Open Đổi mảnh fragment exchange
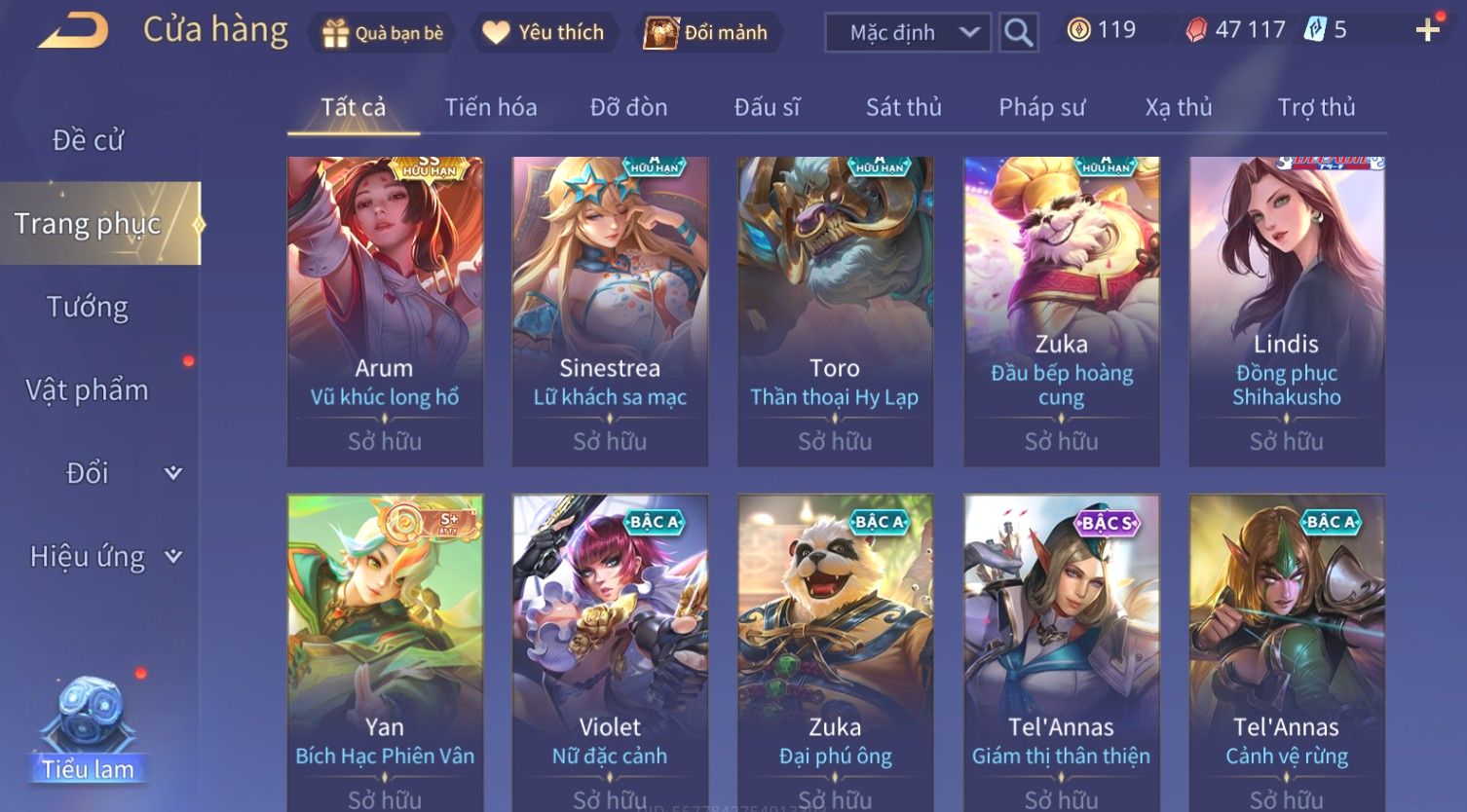Image resolution: width=1467 pixels, height=812 pixels. tap(706, 33)
